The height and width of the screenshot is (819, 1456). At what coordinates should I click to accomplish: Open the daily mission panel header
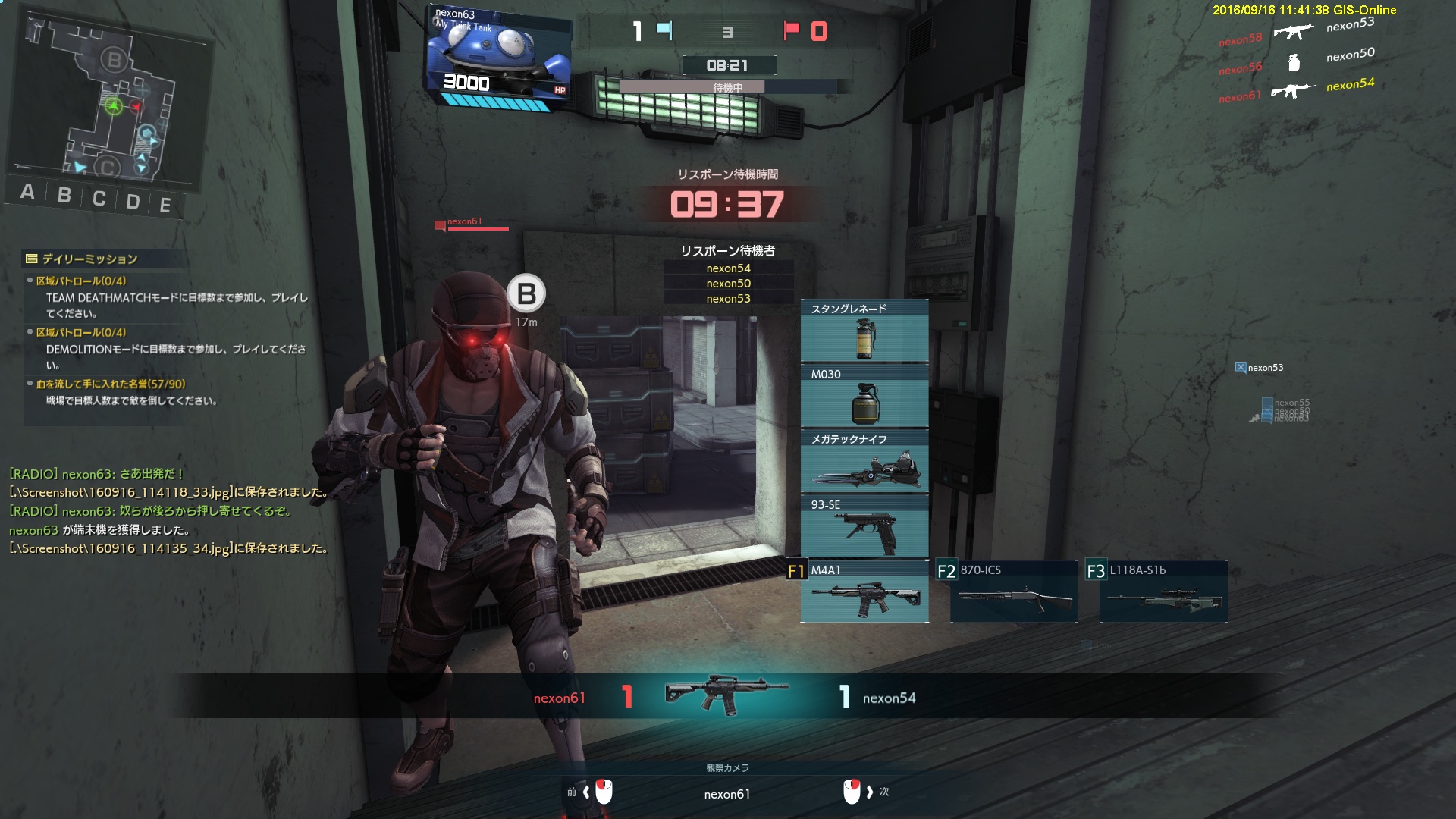click(x=89, y=259)
